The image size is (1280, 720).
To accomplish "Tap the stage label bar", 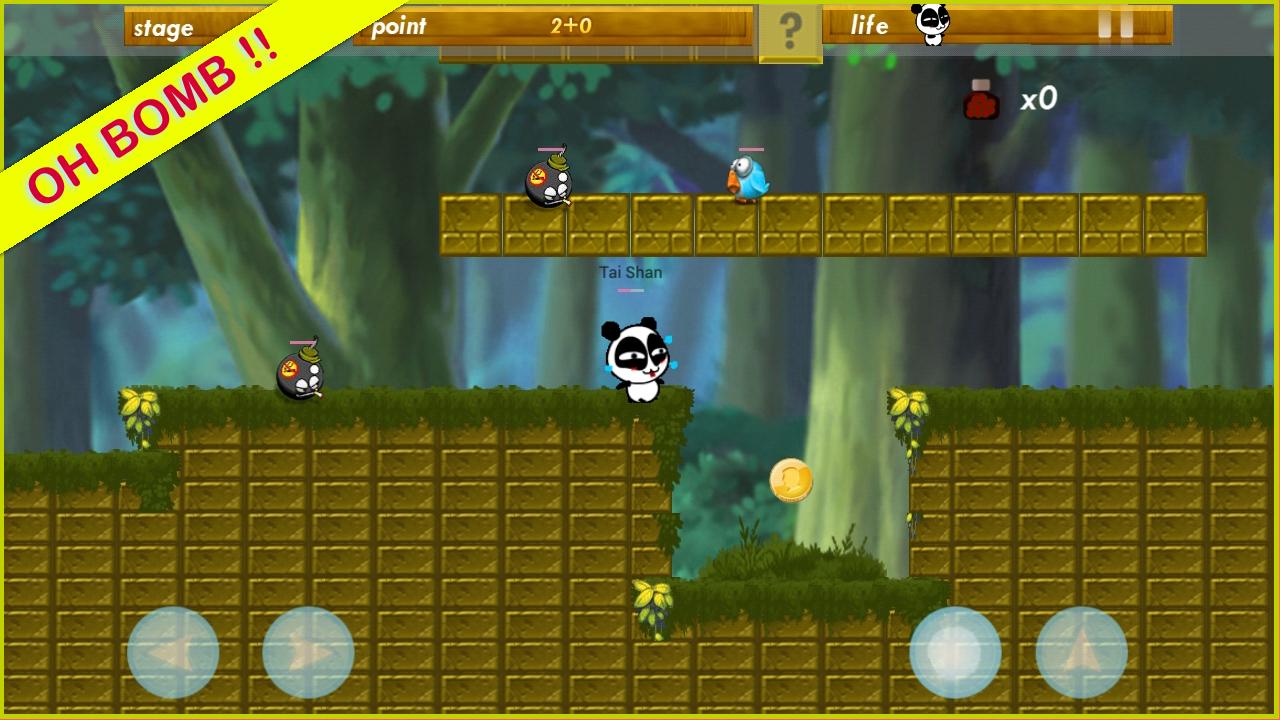I will (x=165, y=28).
